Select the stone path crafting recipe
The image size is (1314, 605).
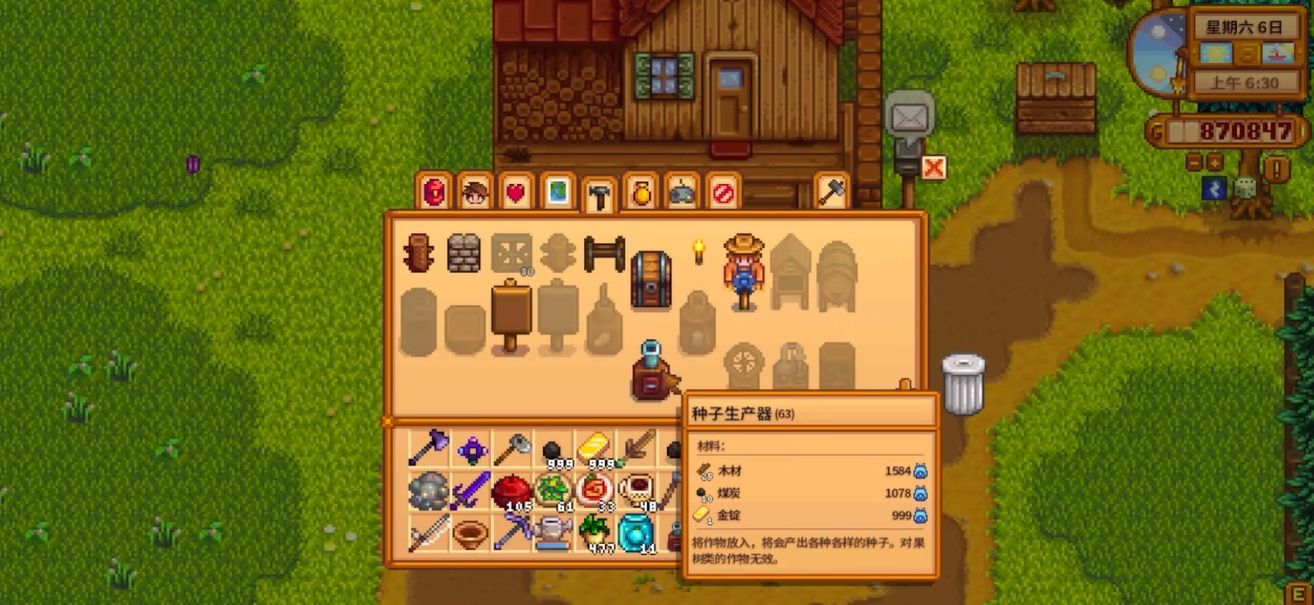[464, 254]
